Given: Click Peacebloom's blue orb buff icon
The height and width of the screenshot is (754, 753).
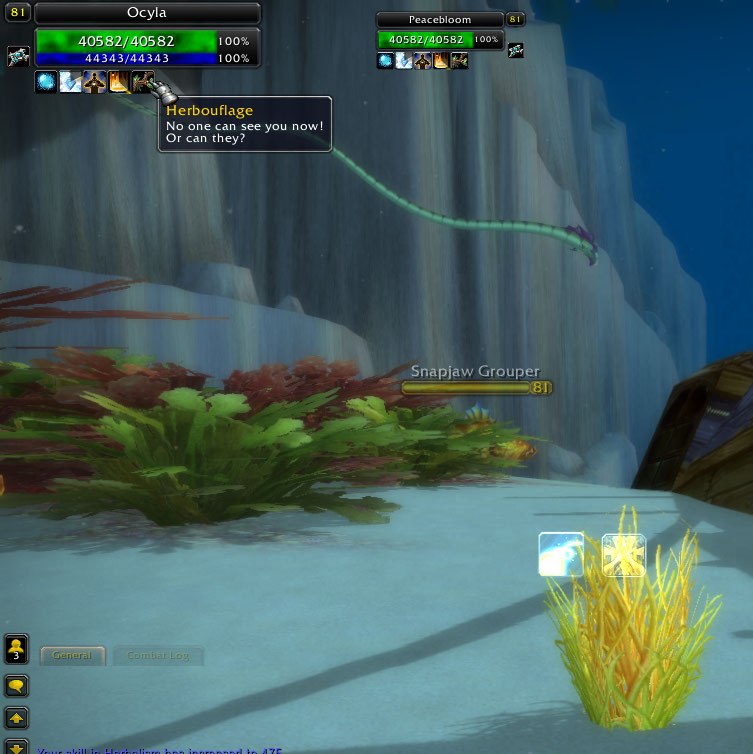Looking at the screenshot, I should coord(385,61).
